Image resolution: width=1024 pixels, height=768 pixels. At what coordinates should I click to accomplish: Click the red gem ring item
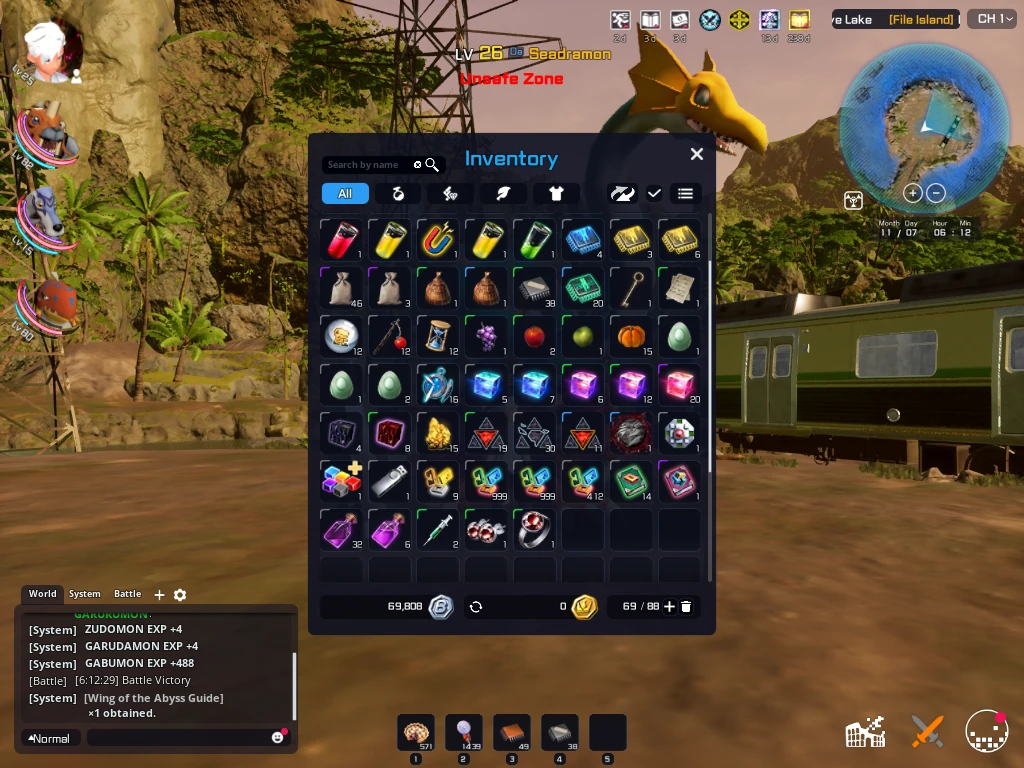tap(535, 528)
